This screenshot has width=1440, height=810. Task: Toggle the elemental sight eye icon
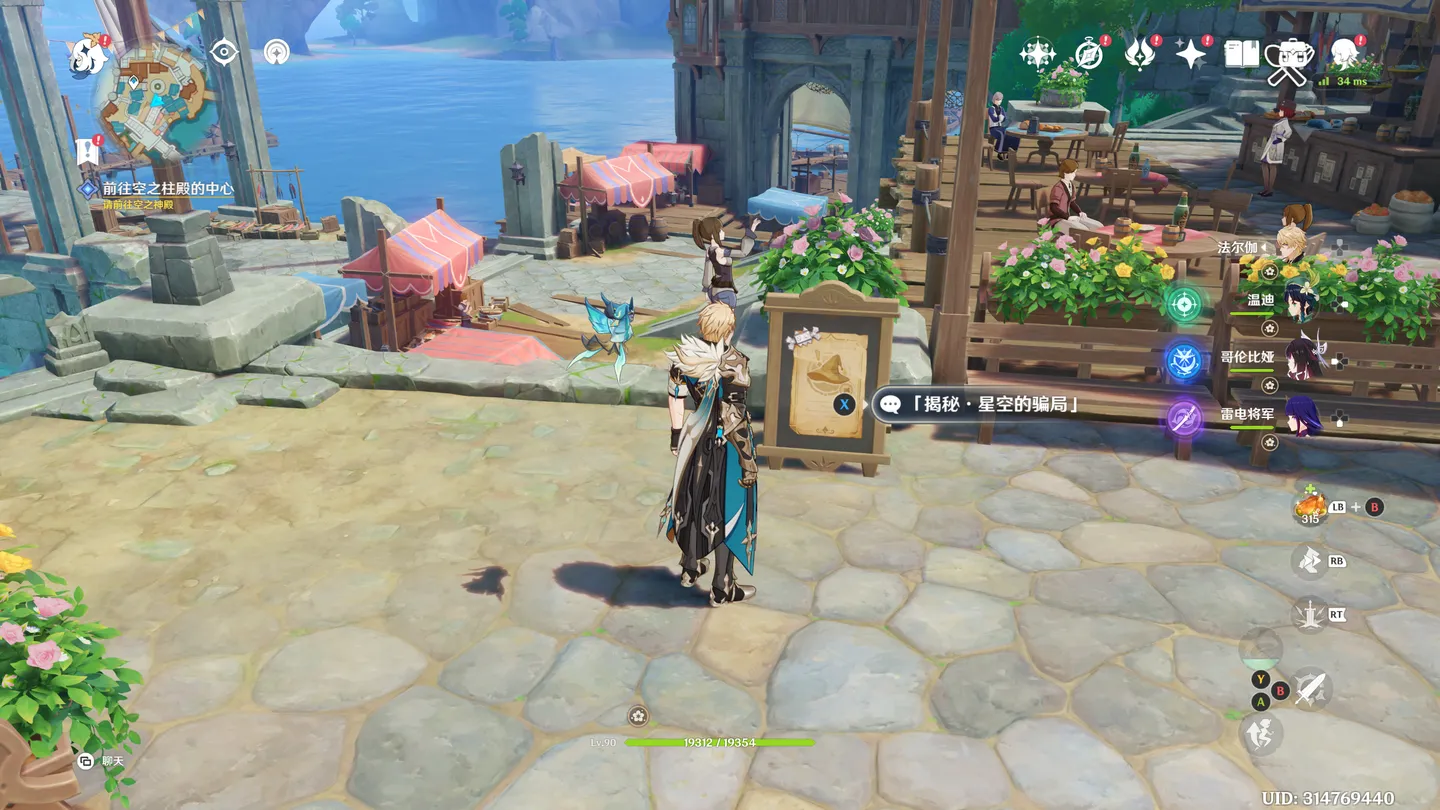[x=224, y=52]
